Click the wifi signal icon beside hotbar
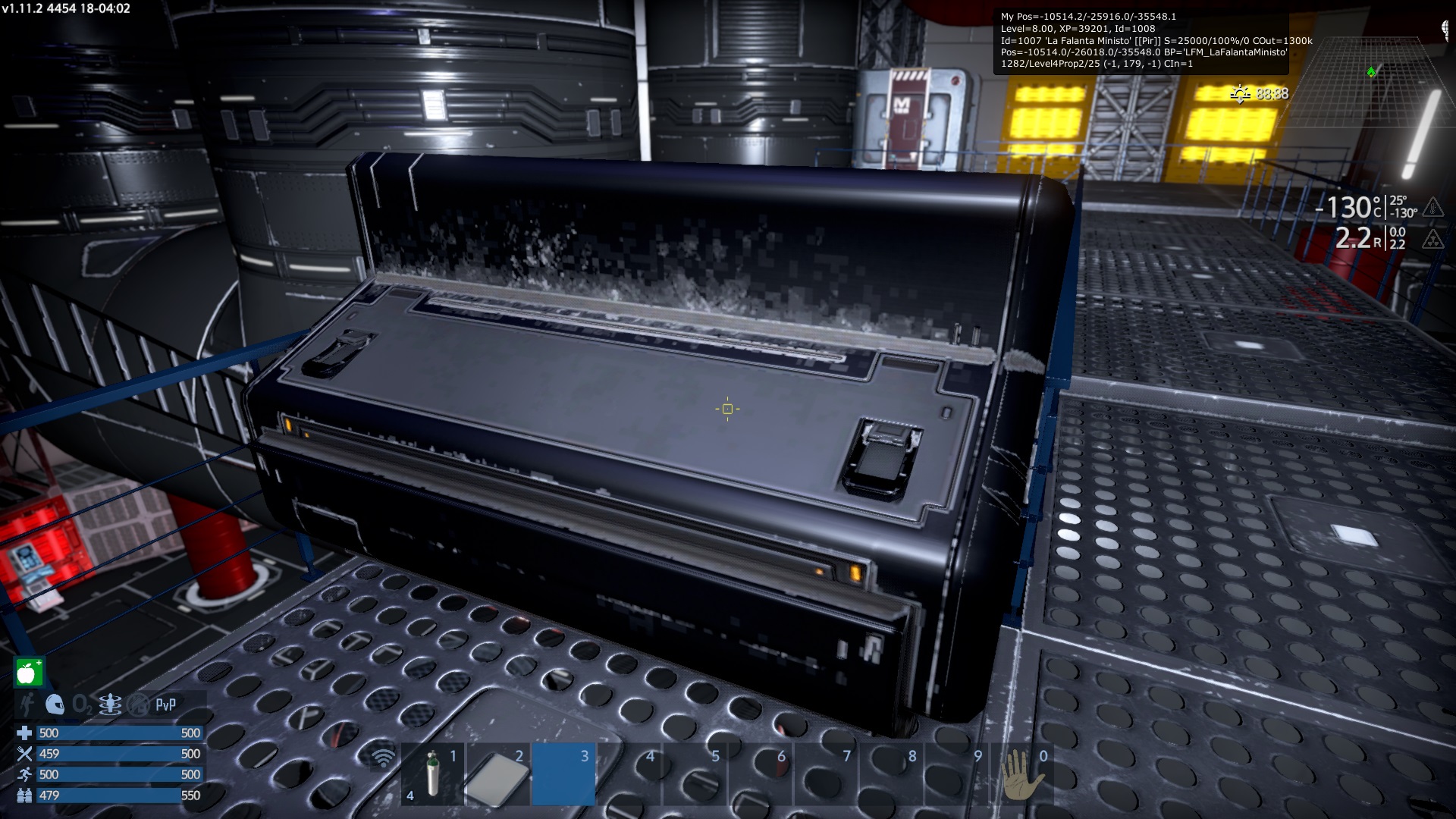 (x=384, y=757)
